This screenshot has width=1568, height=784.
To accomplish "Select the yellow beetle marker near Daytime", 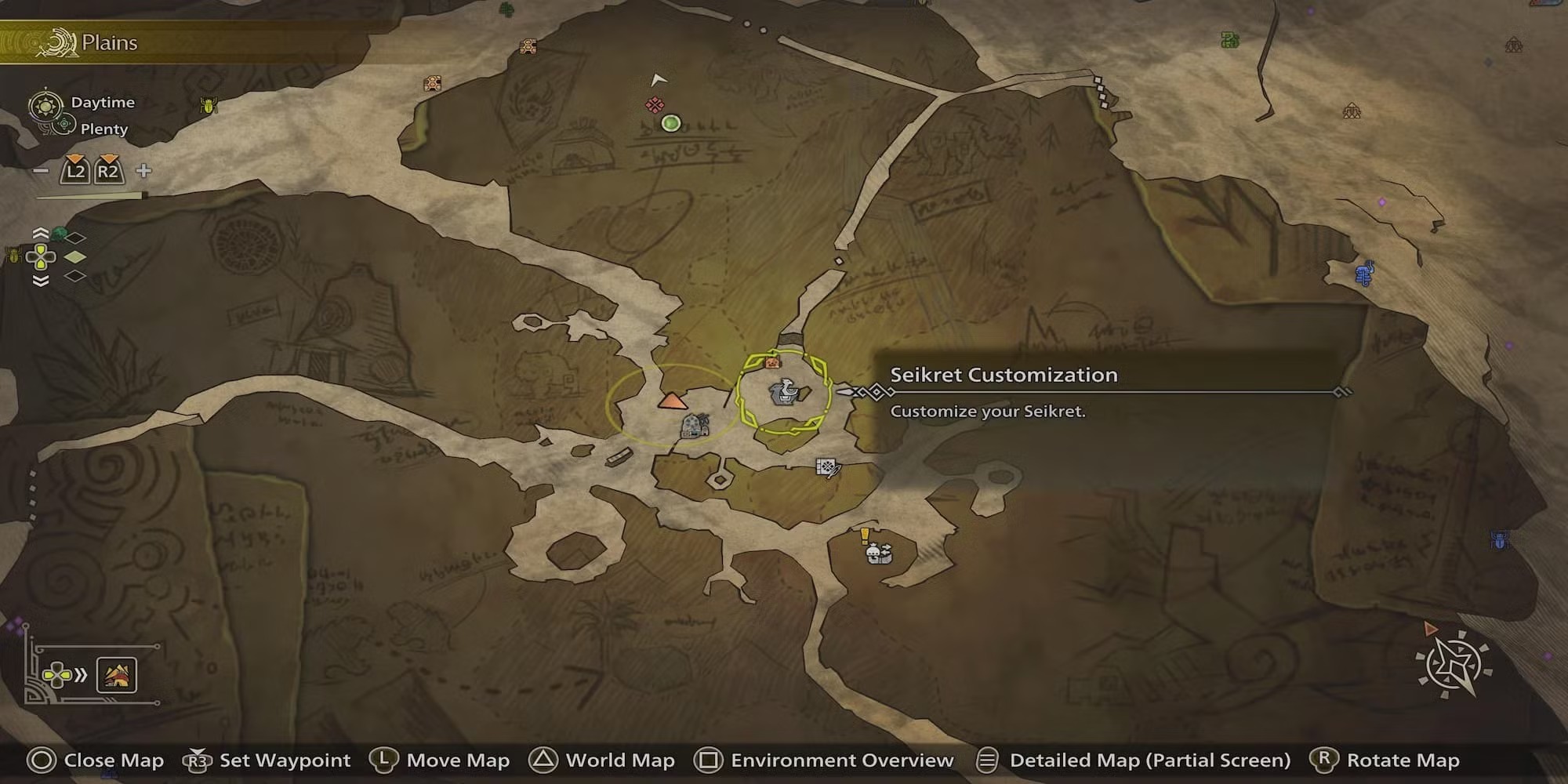I will [x=209, y=104].
